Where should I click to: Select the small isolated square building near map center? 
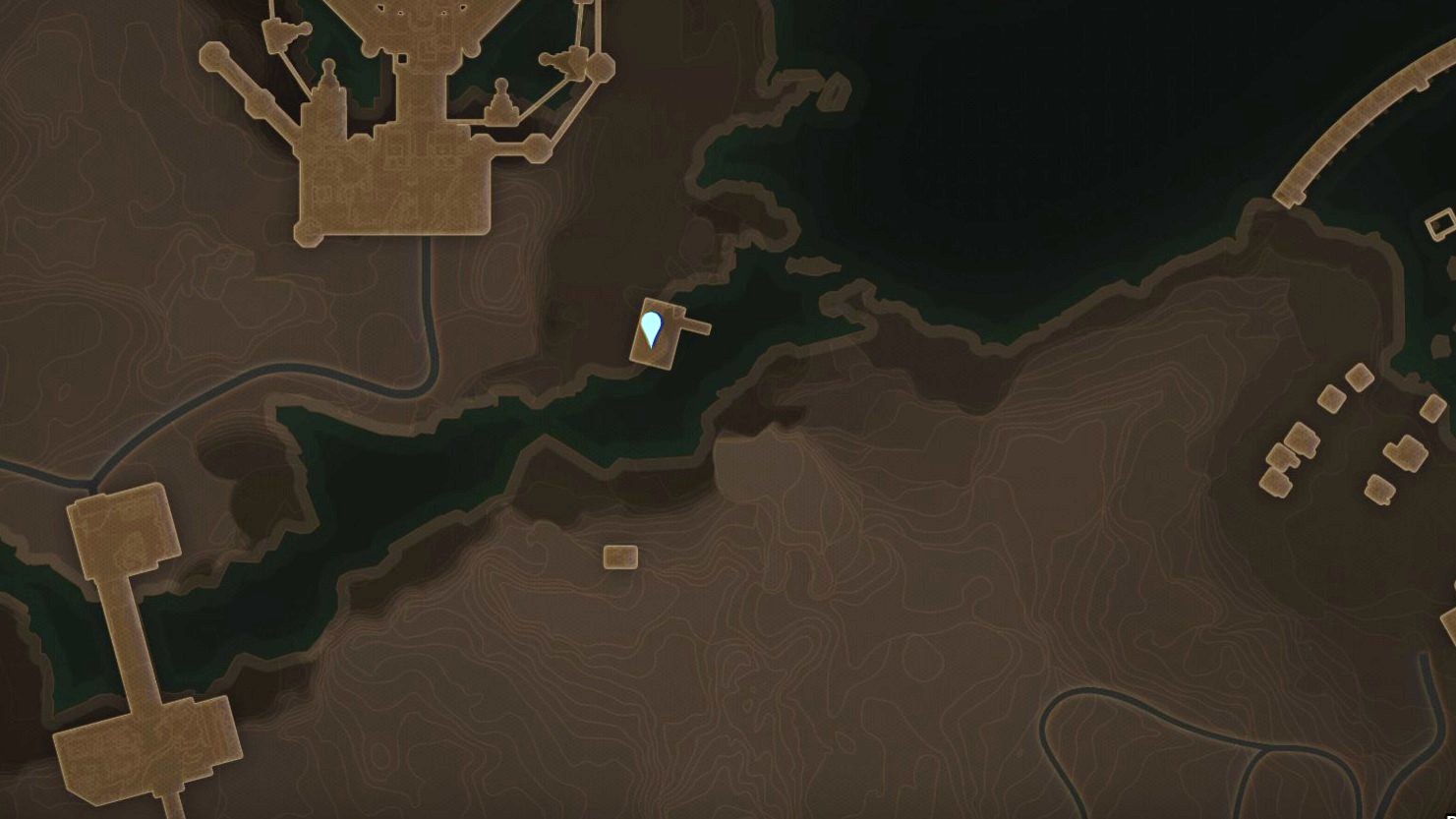(618, 556)
